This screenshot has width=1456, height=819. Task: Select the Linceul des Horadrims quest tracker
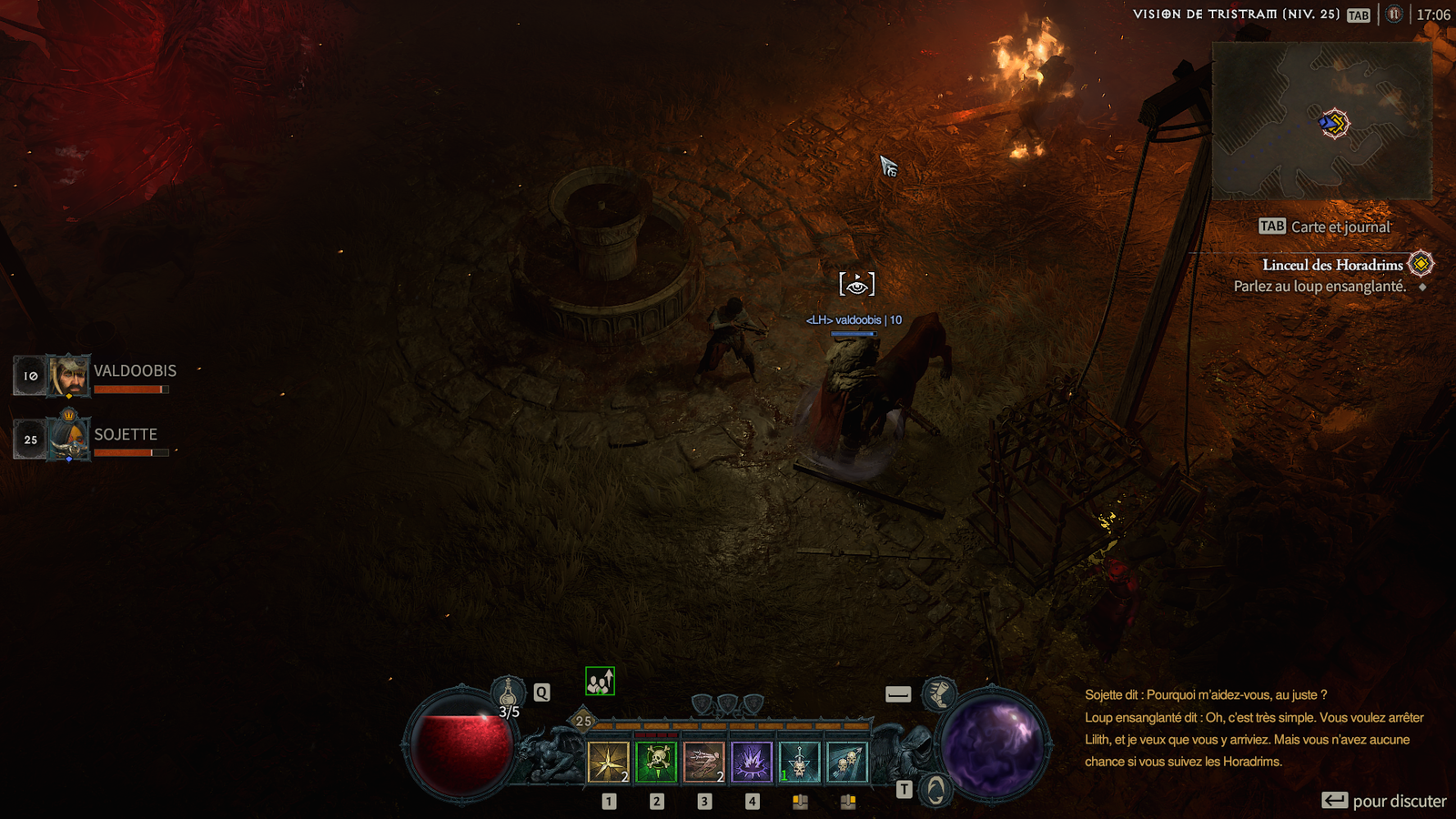pyautogui.click(x=1332, y=265)
